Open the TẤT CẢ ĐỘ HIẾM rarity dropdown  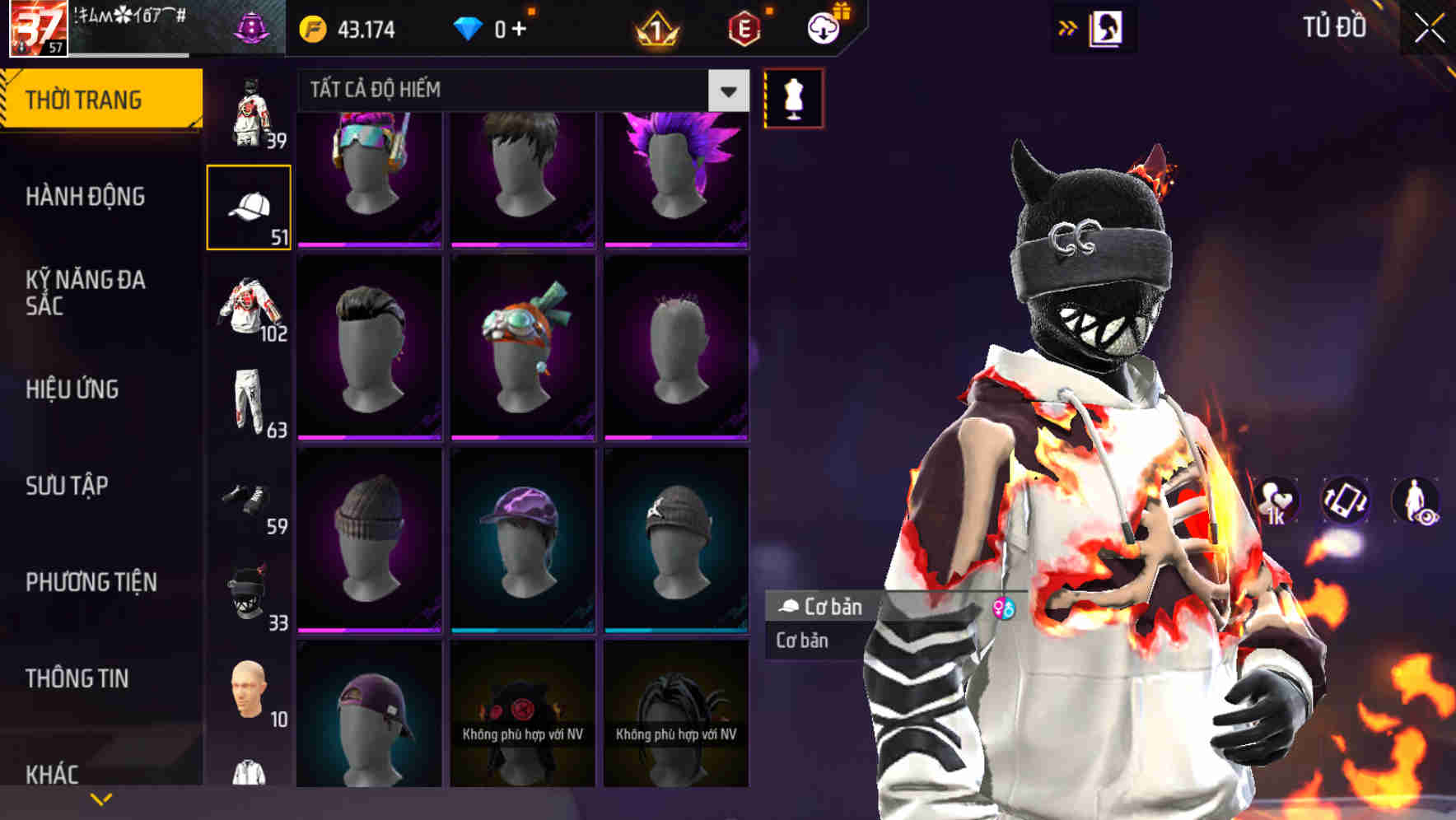point(511,90)
